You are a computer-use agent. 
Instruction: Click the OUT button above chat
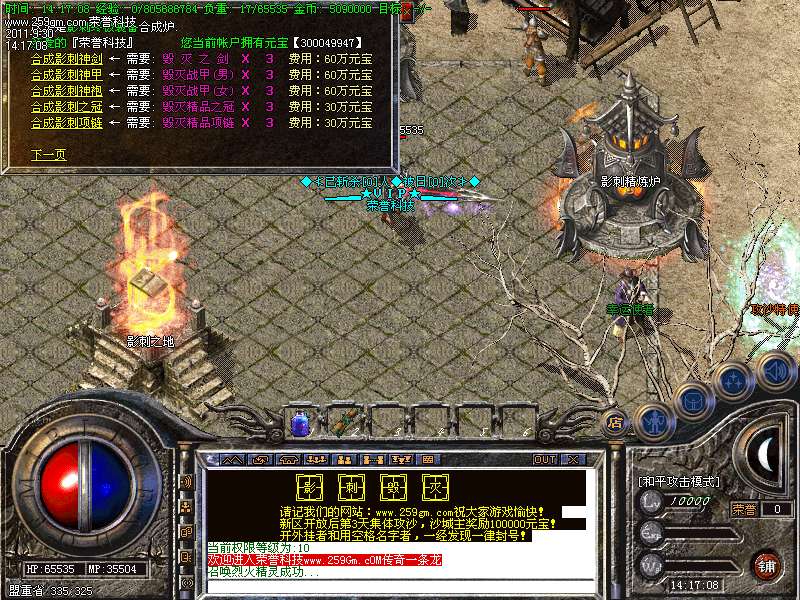click(544, 460)
